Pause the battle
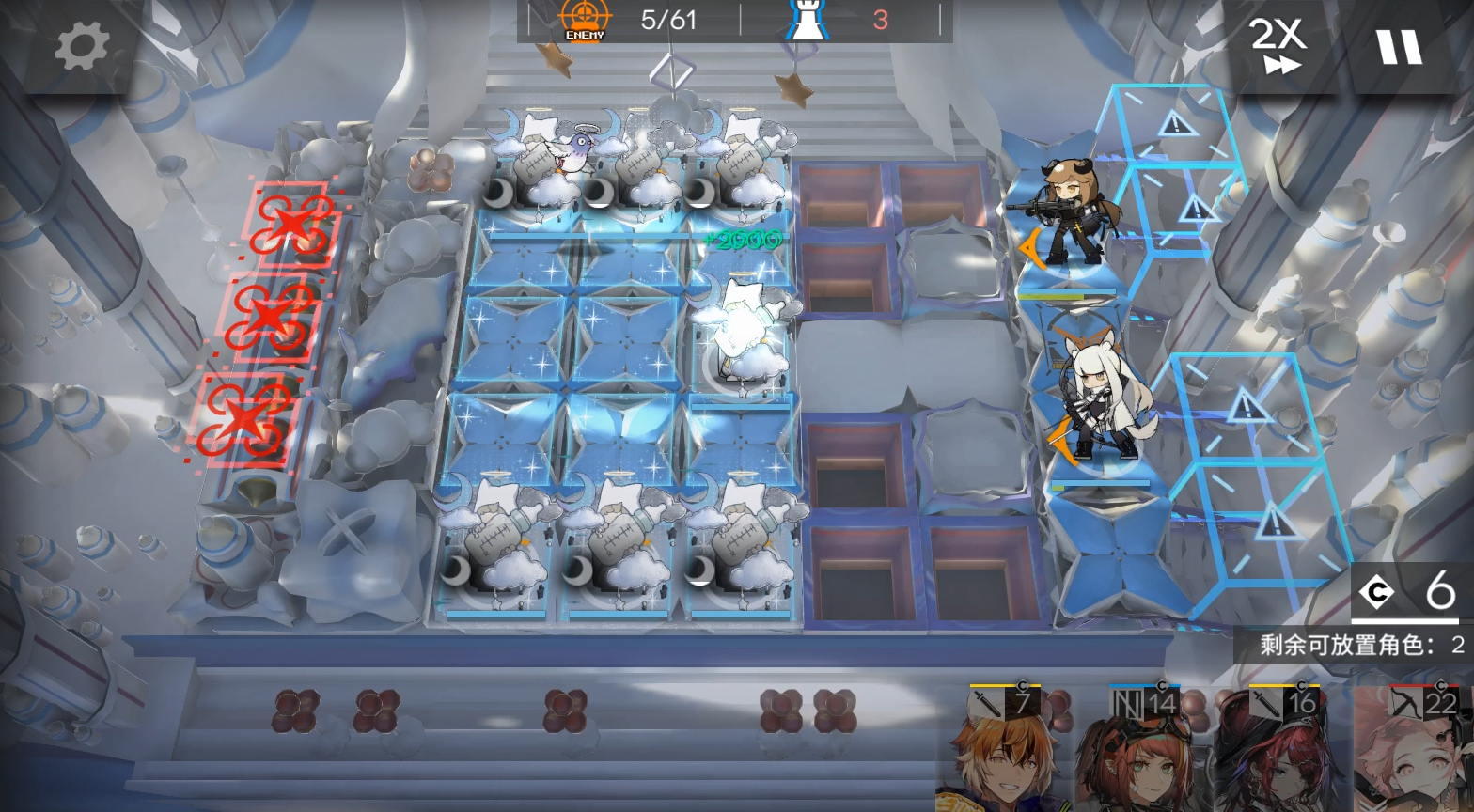 tap(1399, 47)
